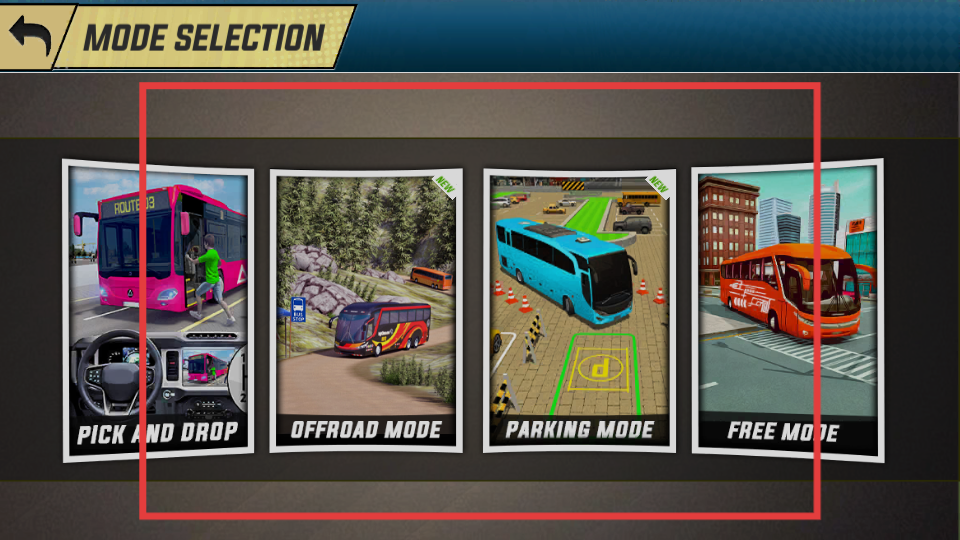Image resolution: width=960 pixels, height=540 pixels.
Task: Go back using the arrow button
Action: tap(30, 35)
